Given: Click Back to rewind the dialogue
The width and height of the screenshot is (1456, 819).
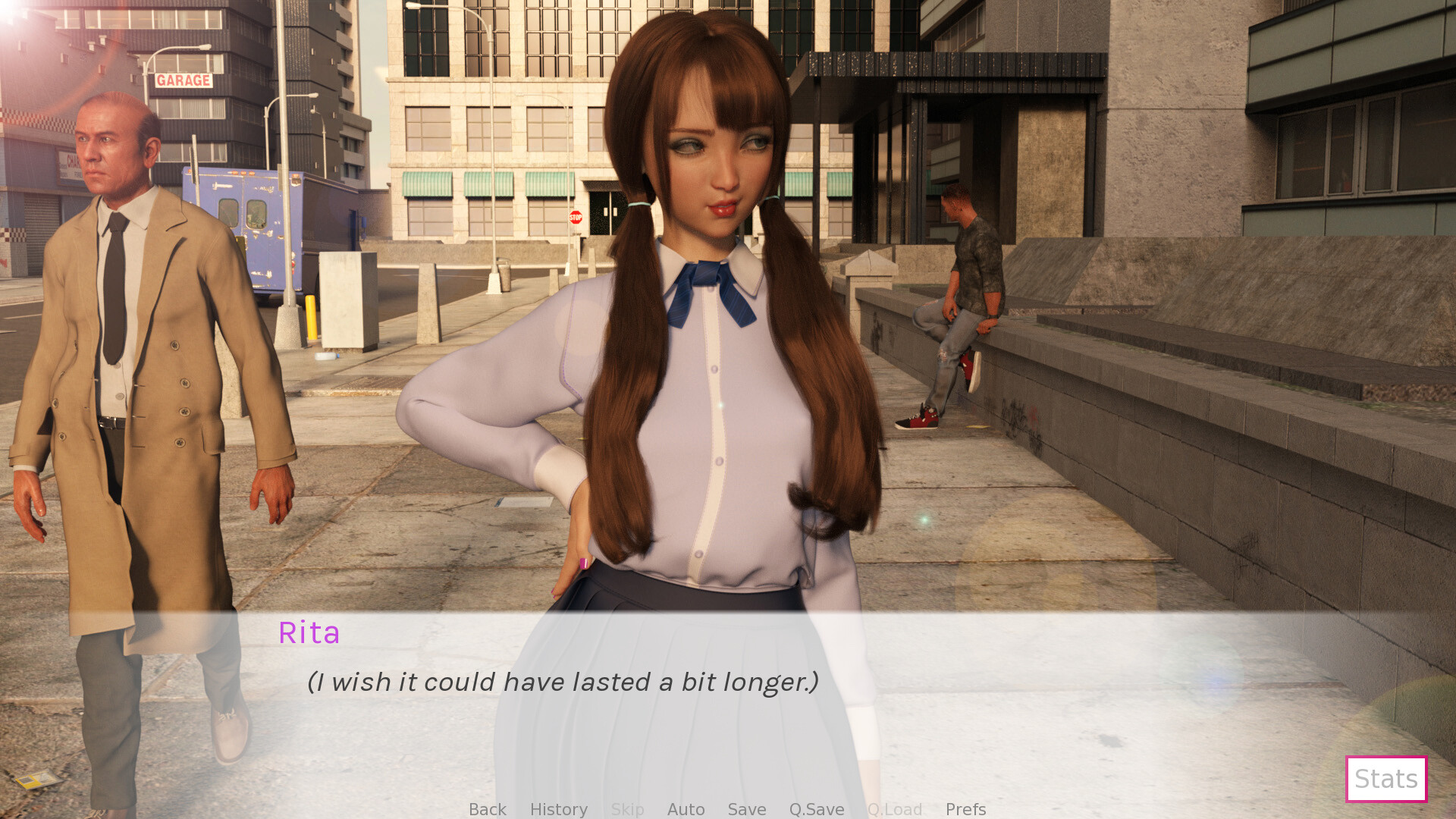Looking at the screenshot, I should pos(487,809).
